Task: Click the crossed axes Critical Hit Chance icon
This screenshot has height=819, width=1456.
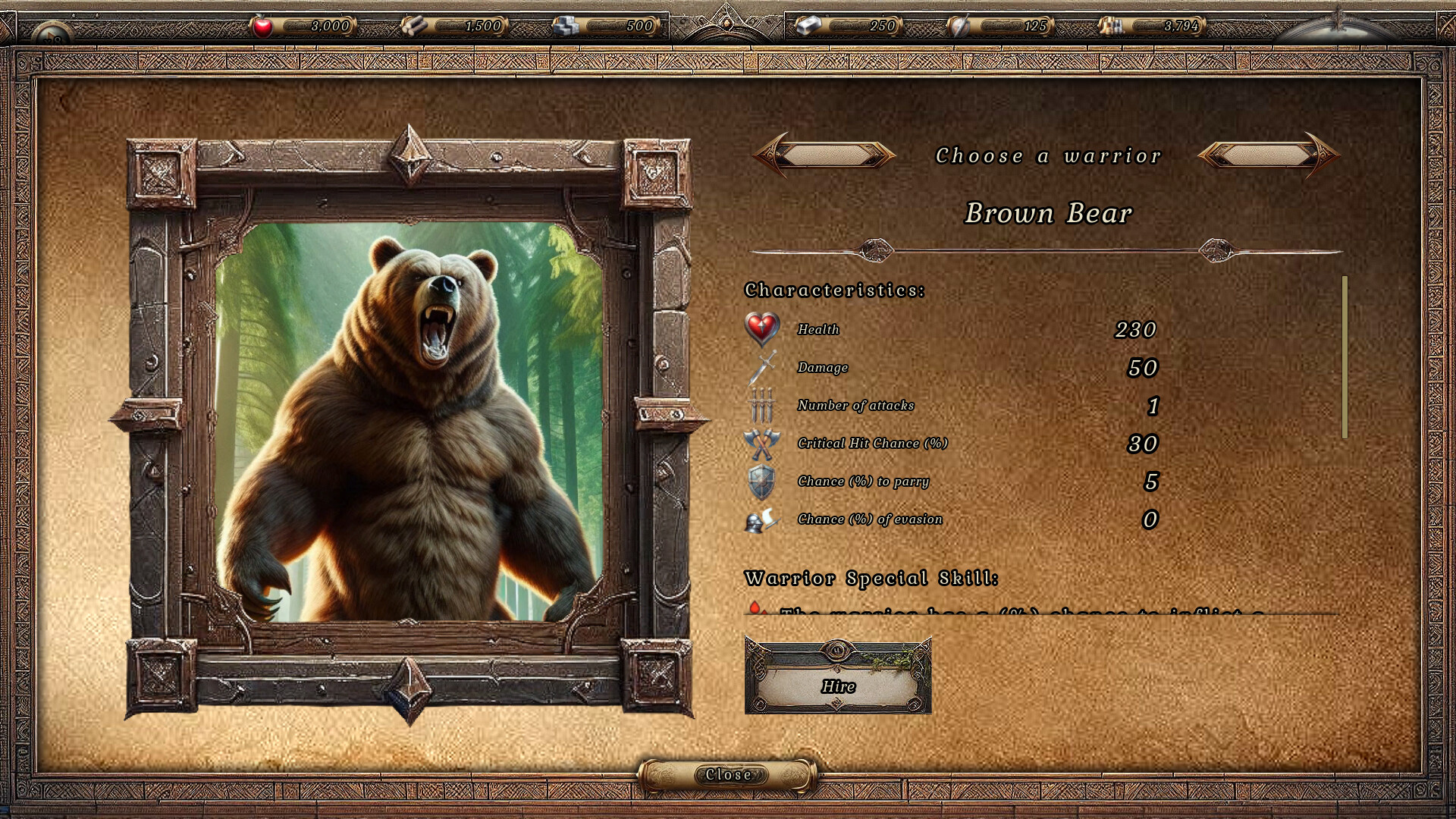Action: pos(761,444)
